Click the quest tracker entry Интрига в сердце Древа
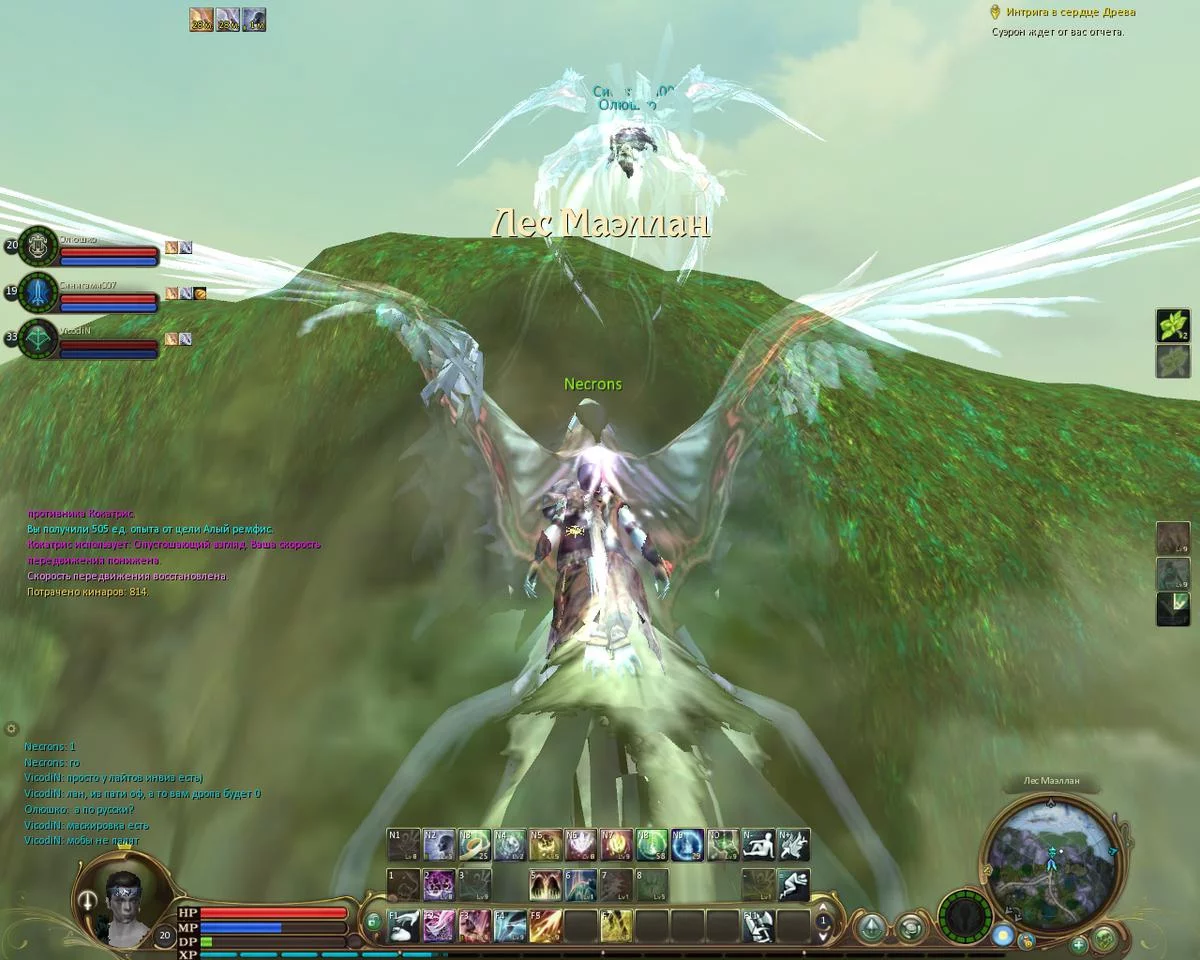Screen dimensions: 1200x960 (x=1063, y=13)
